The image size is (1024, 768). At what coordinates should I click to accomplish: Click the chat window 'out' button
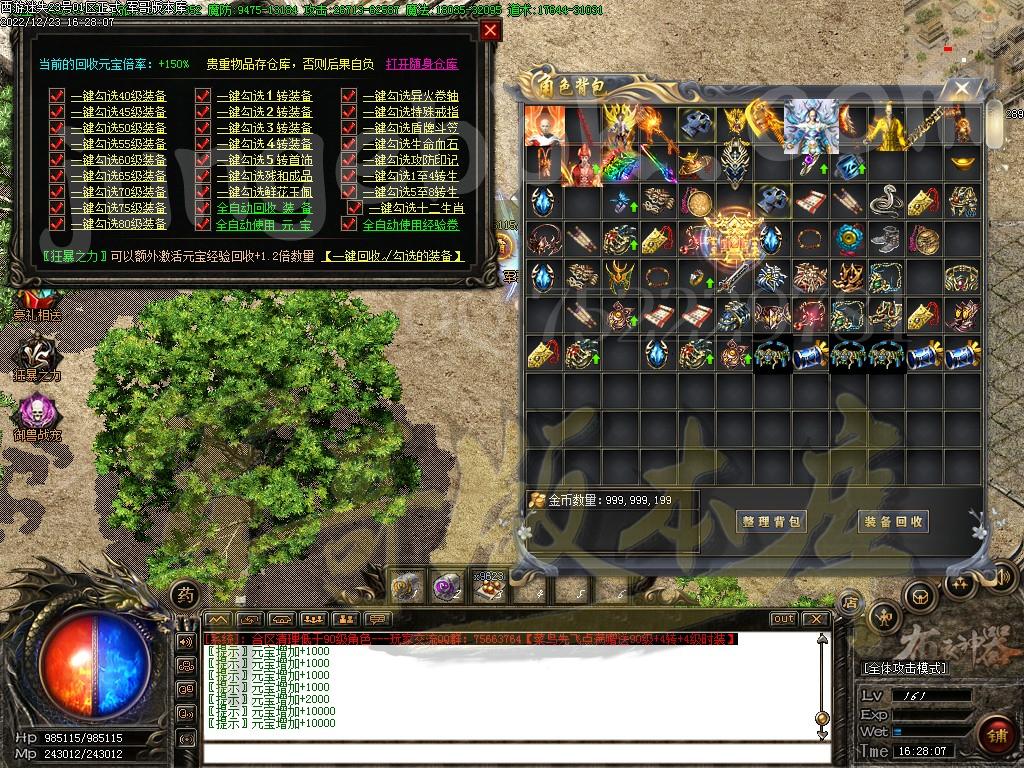click(x=783, y=619)
